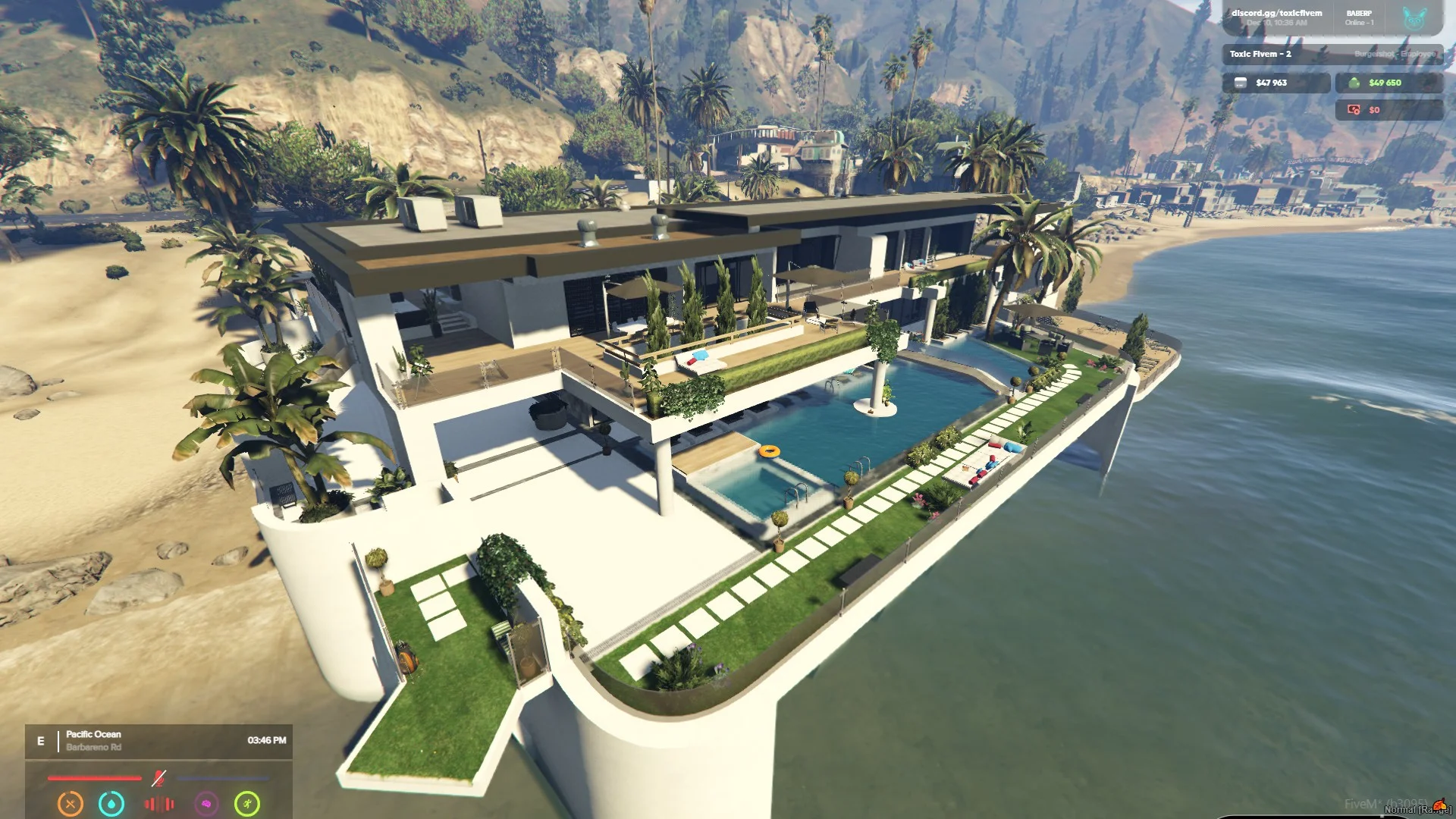
Task: Click the green running man stamina icon
Action: [x=247, y=803]
